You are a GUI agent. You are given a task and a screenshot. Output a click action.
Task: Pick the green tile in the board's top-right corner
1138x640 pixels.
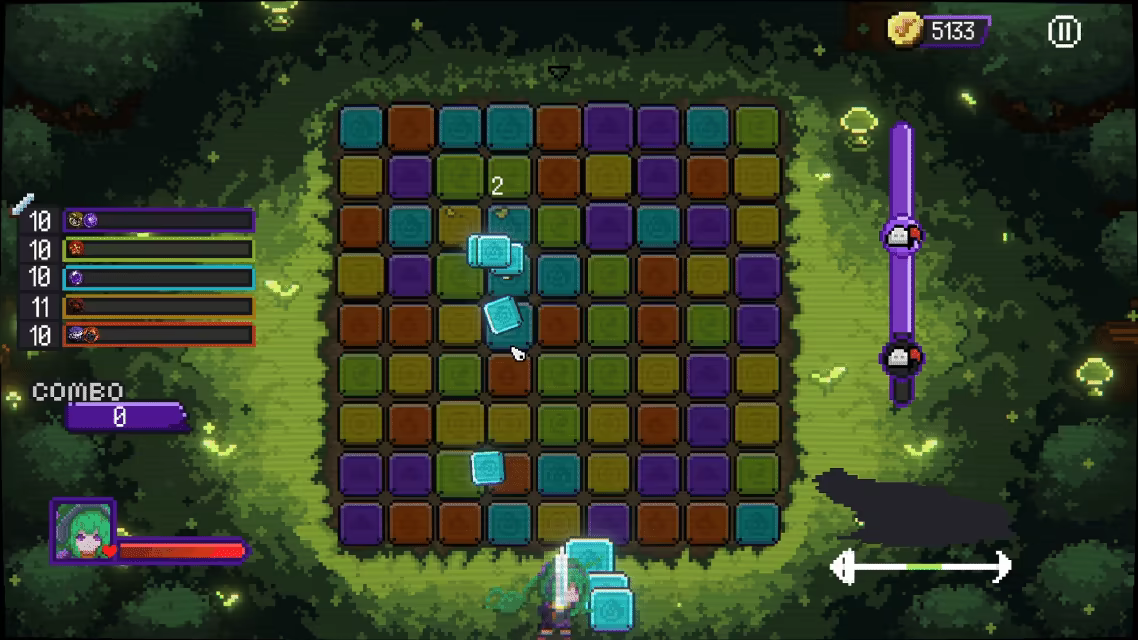757,127
